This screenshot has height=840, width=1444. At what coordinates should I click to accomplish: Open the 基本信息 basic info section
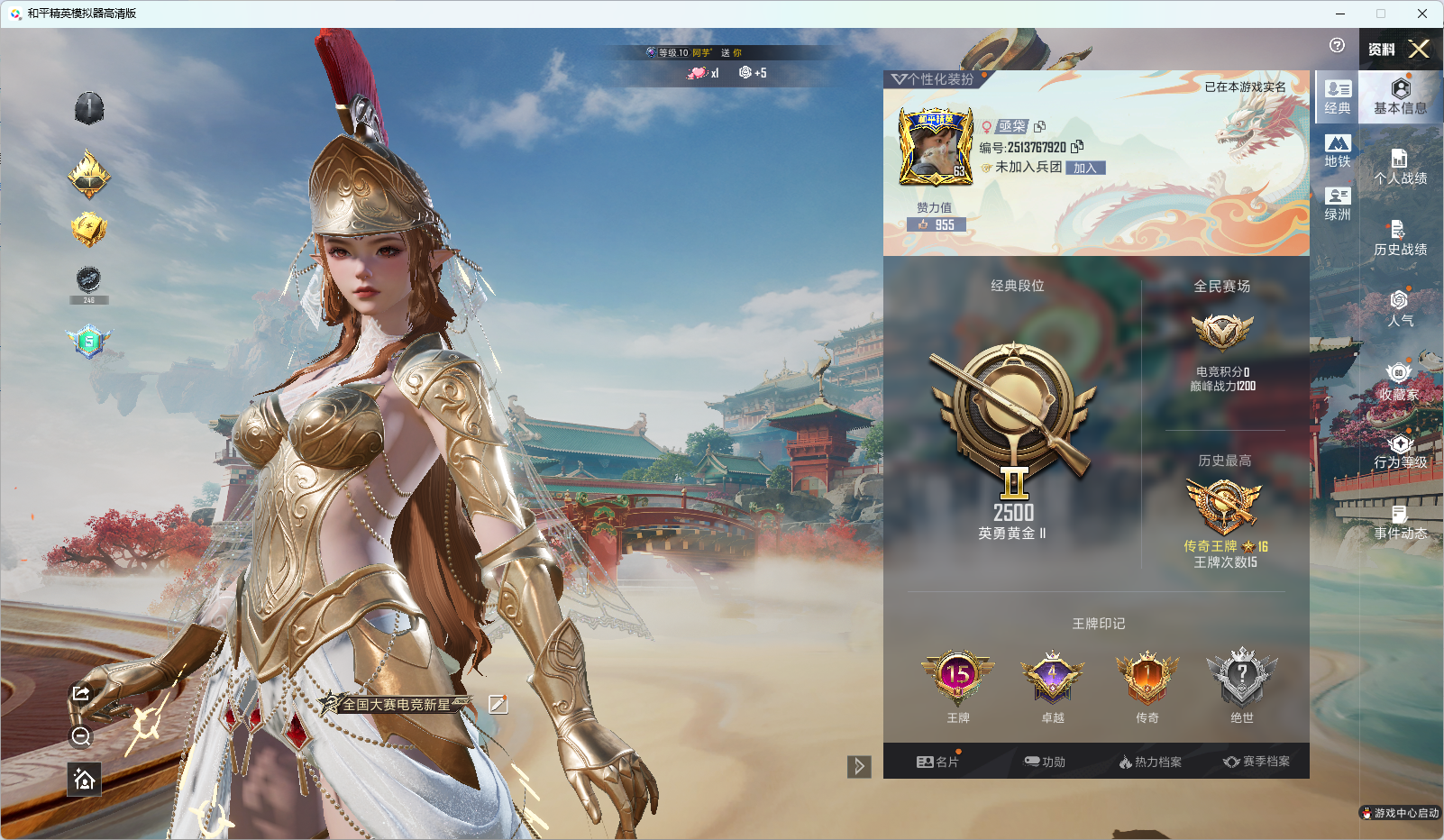coord(1400,96)
